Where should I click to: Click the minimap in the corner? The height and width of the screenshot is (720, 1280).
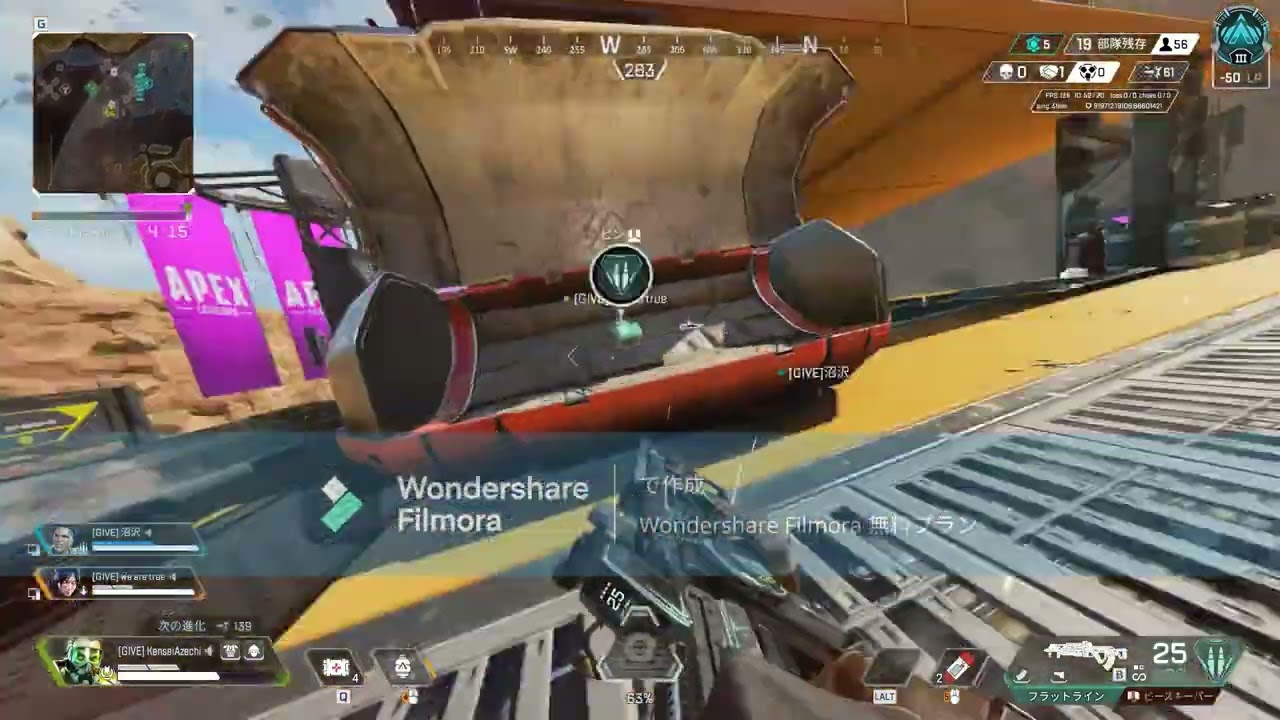pos(113,112)
